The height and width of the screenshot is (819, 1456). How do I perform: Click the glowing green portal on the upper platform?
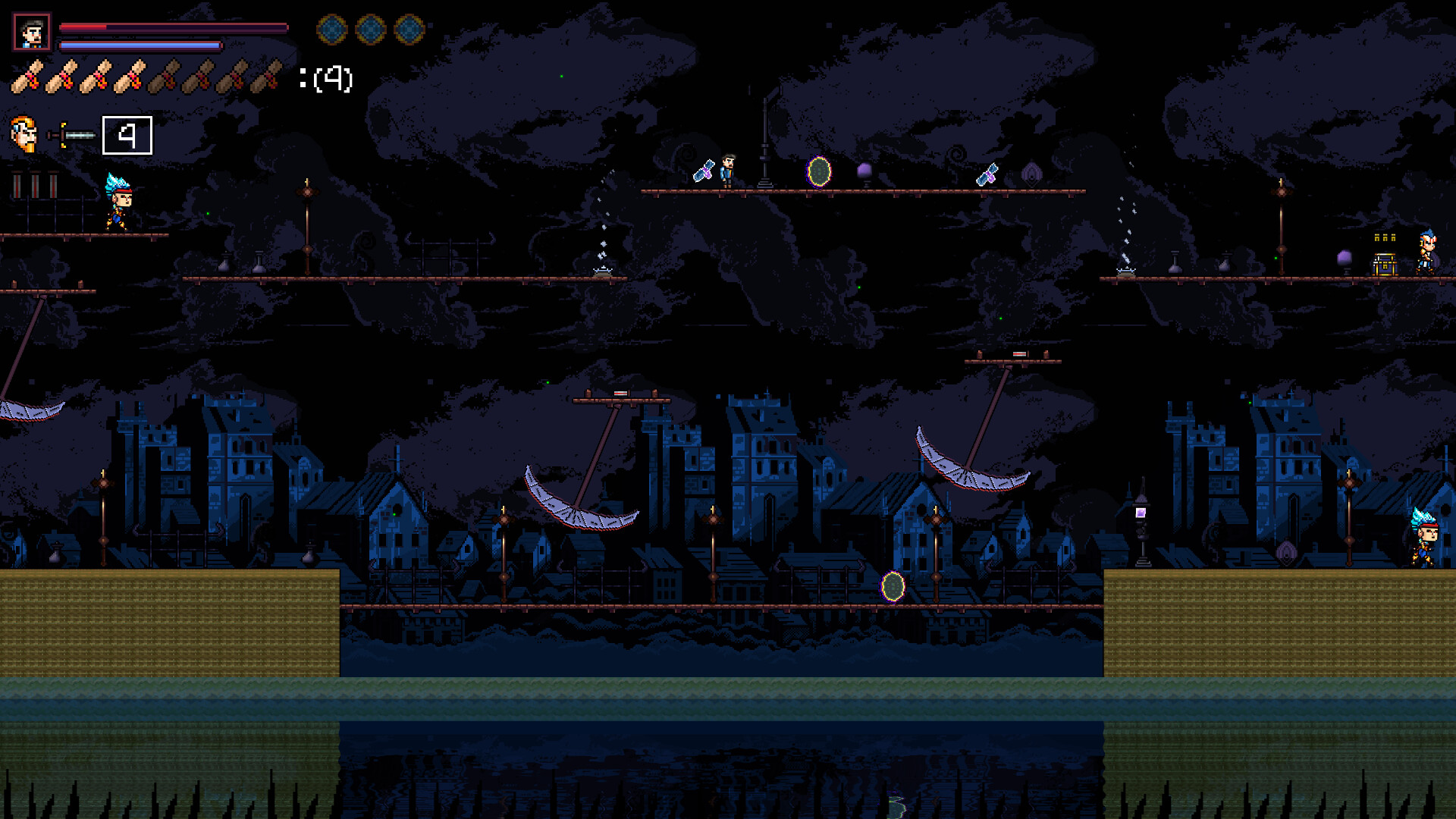817,172
